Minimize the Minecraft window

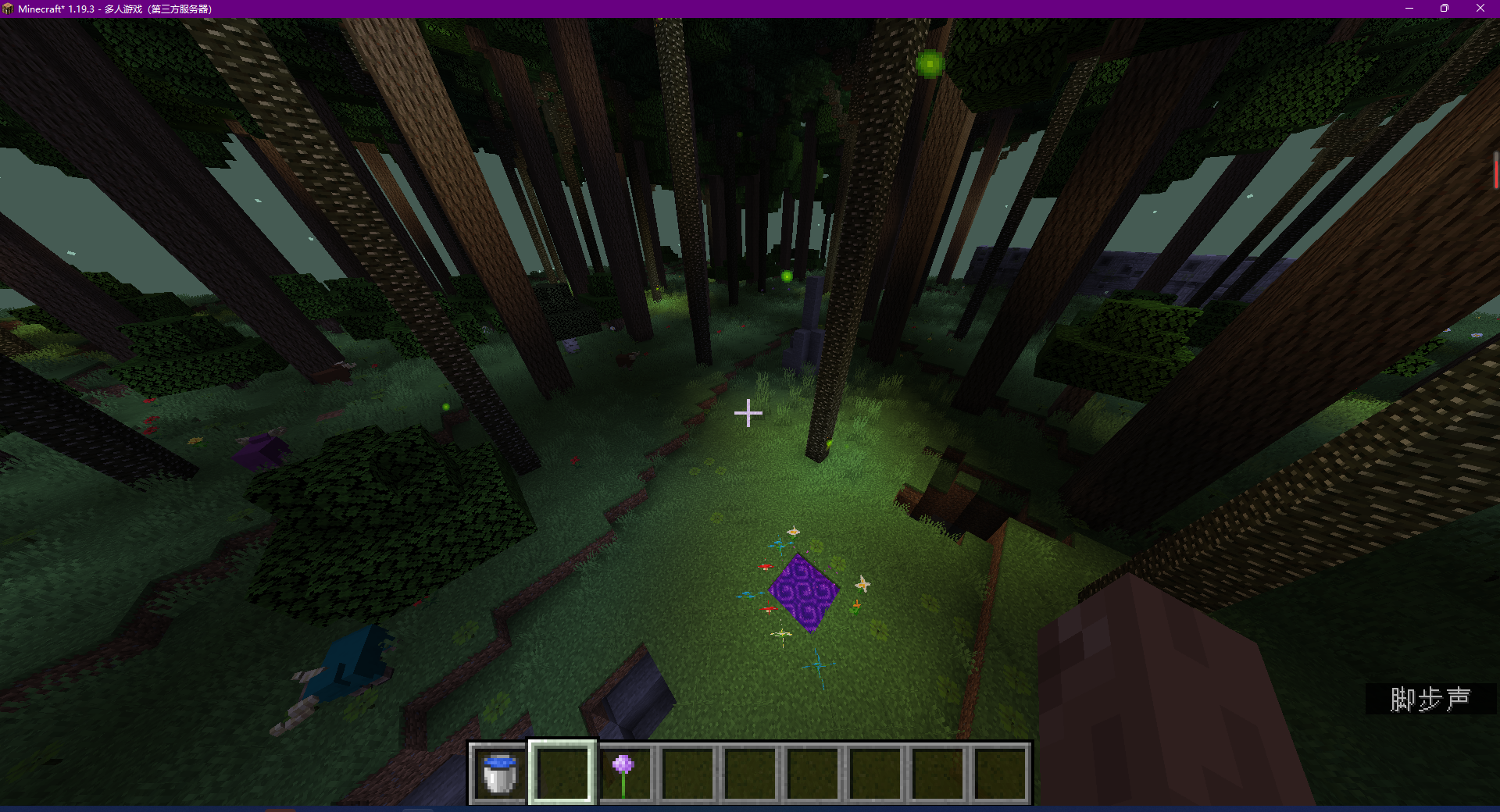tap(1409, 9)
